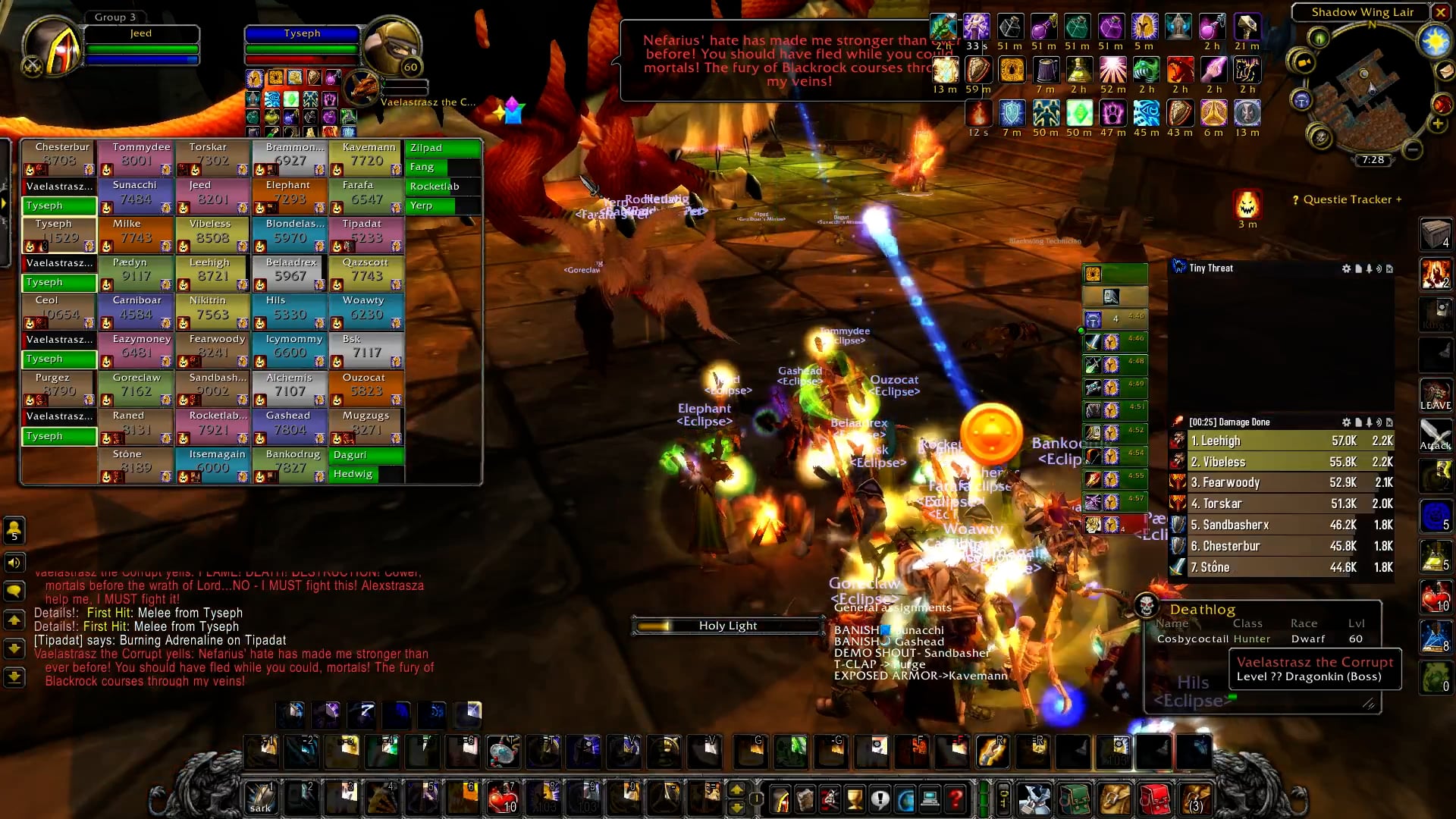
Task: Open the keyring next to the bags
Action: (1003, 799)
